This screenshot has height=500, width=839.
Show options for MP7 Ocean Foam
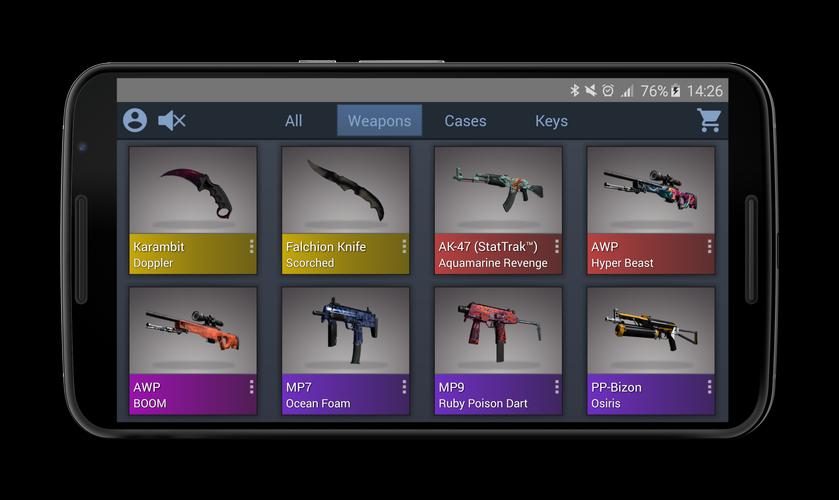click(x=404, y=387)
